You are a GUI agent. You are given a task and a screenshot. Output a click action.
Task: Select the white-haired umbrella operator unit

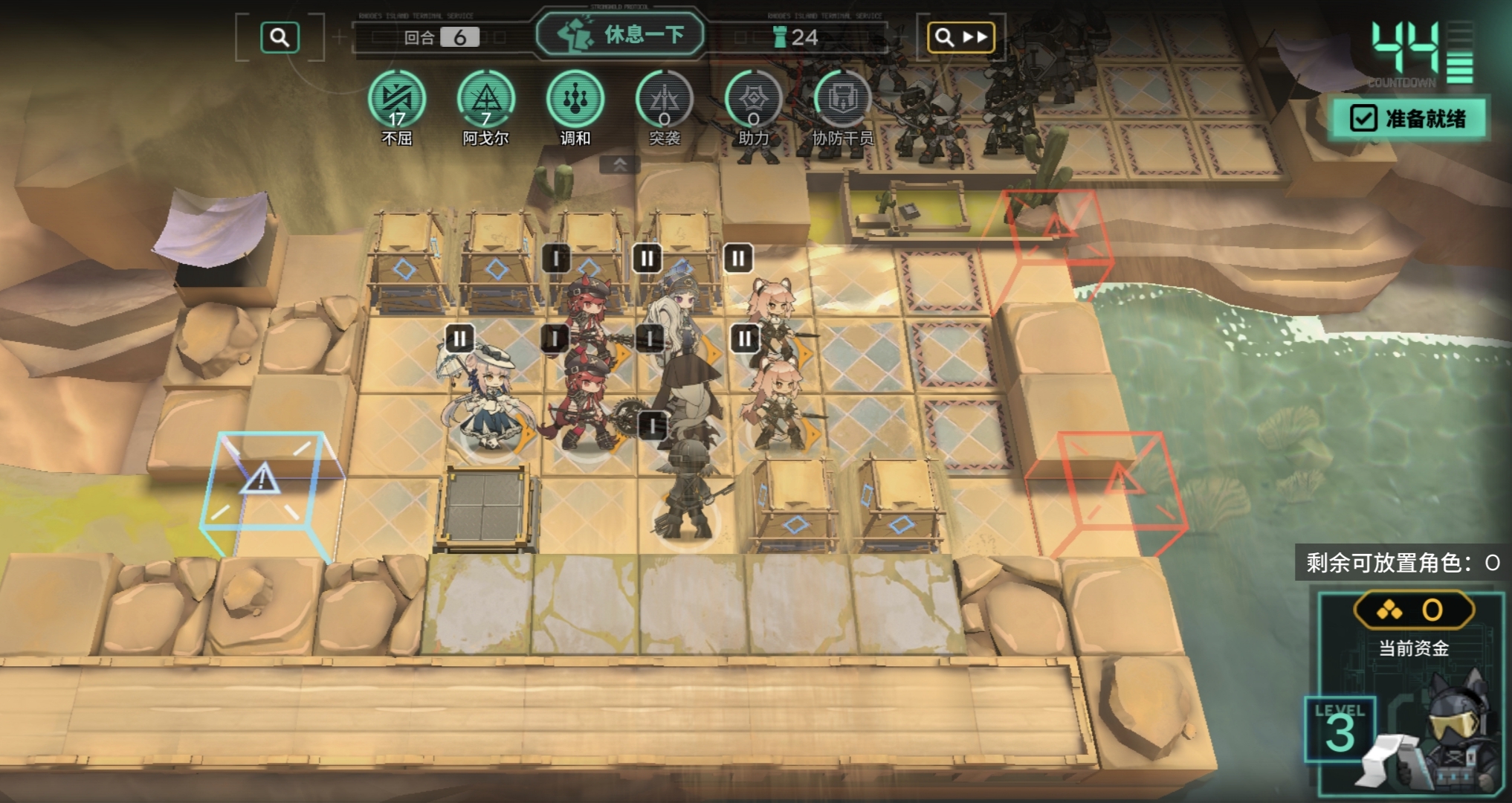click(x=483, y=398)
